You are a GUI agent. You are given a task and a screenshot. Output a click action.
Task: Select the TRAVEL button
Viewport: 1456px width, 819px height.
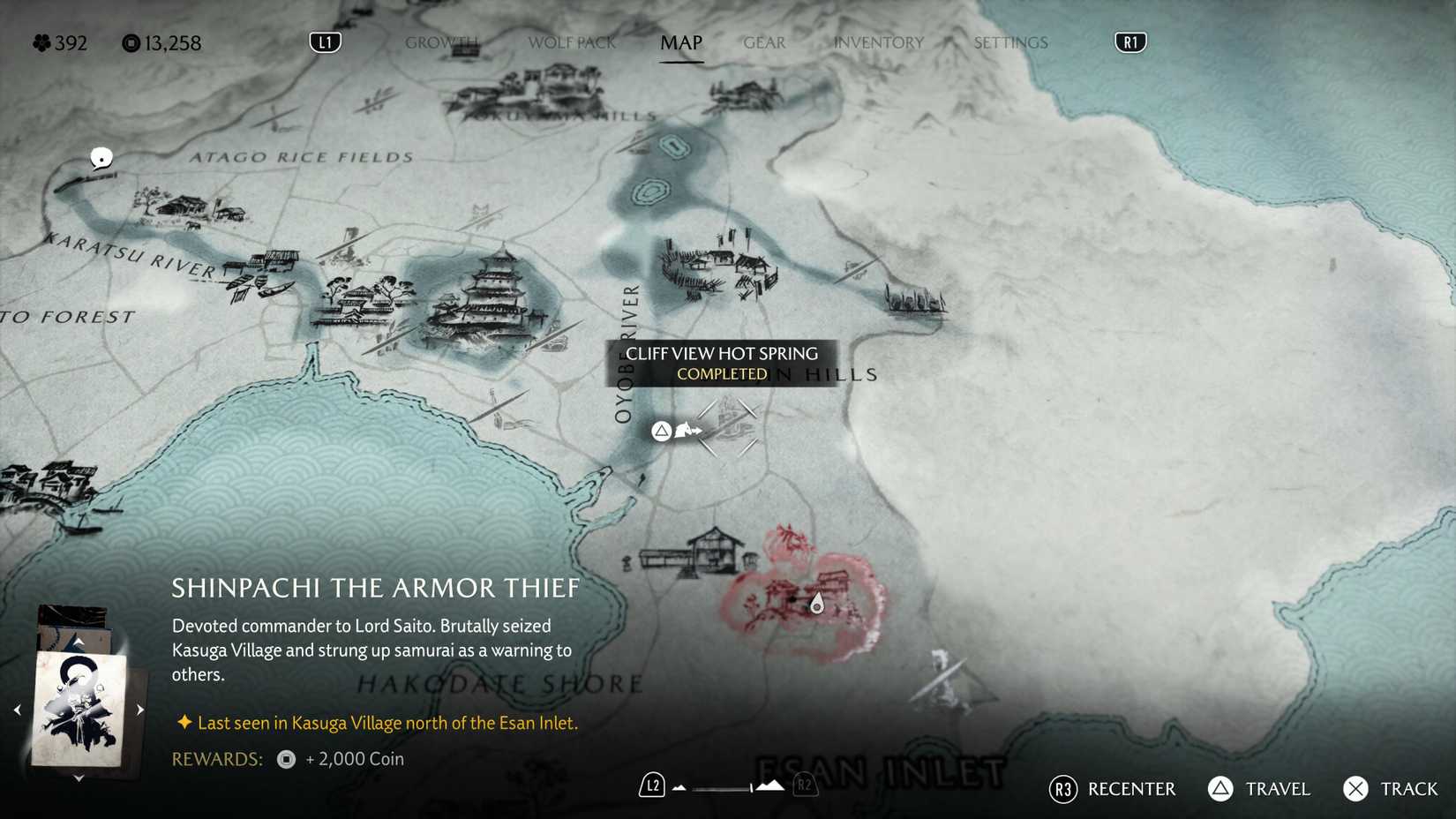pos(1274,789)
